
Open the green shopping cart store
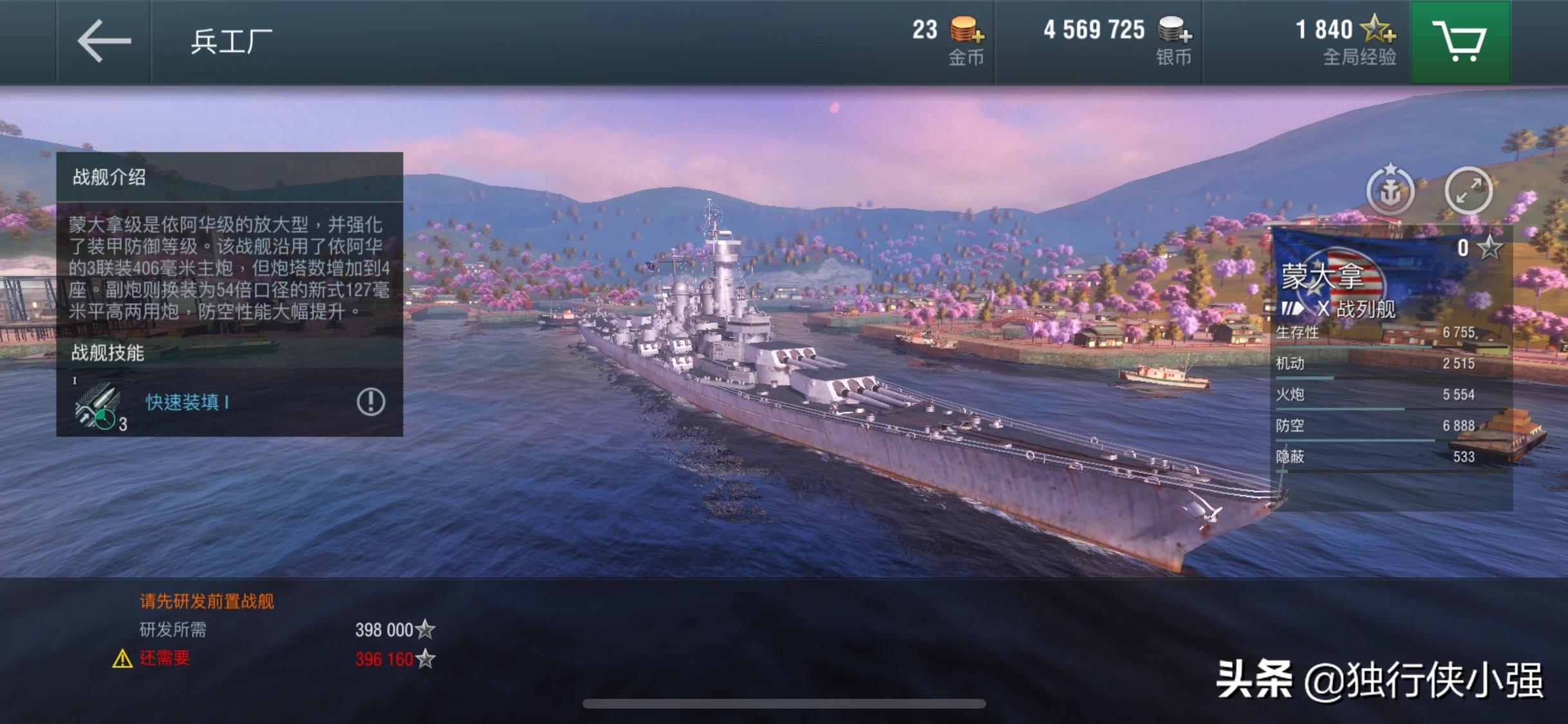1459,42
